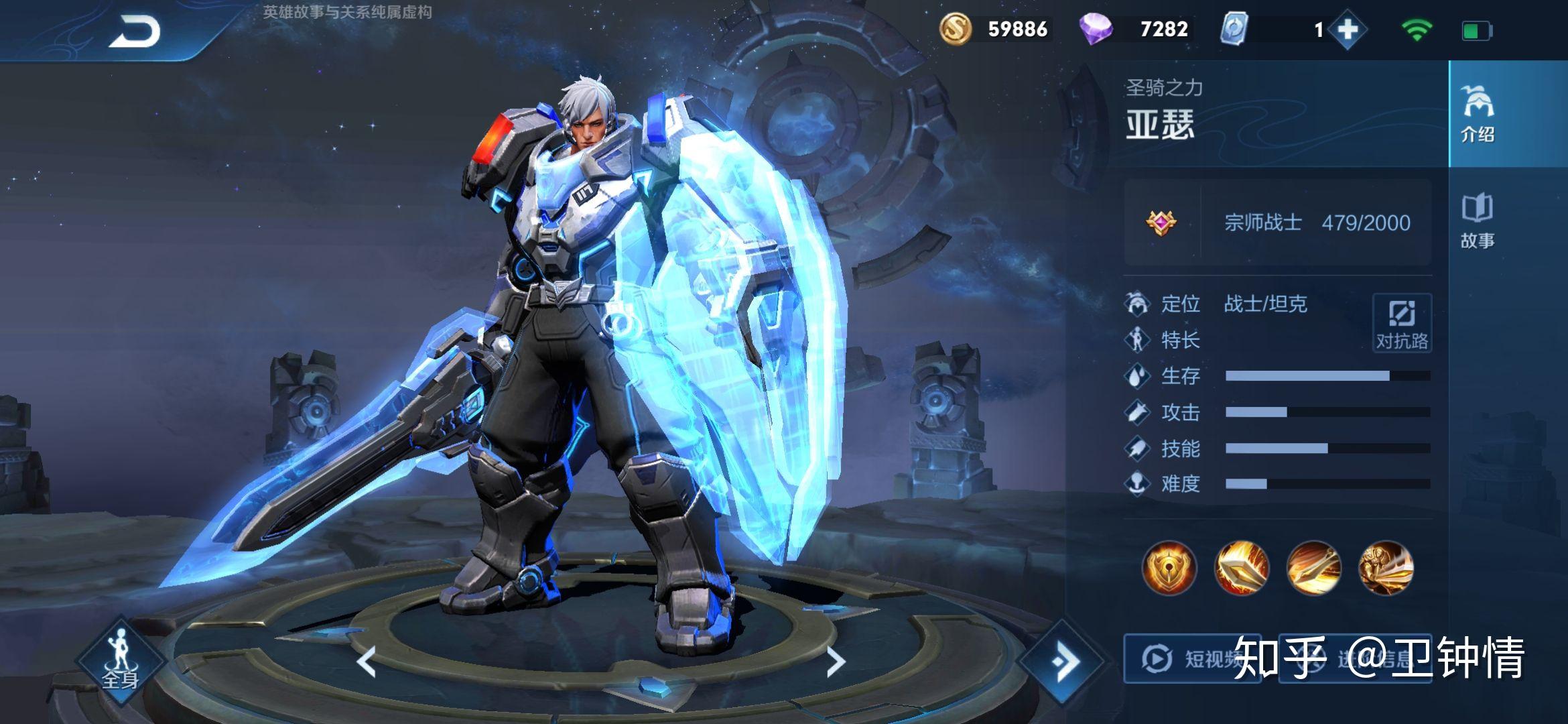This screenshot has width=1568, height=724.
Task: Play the 短视频 short video
Action: [1191, 659]
